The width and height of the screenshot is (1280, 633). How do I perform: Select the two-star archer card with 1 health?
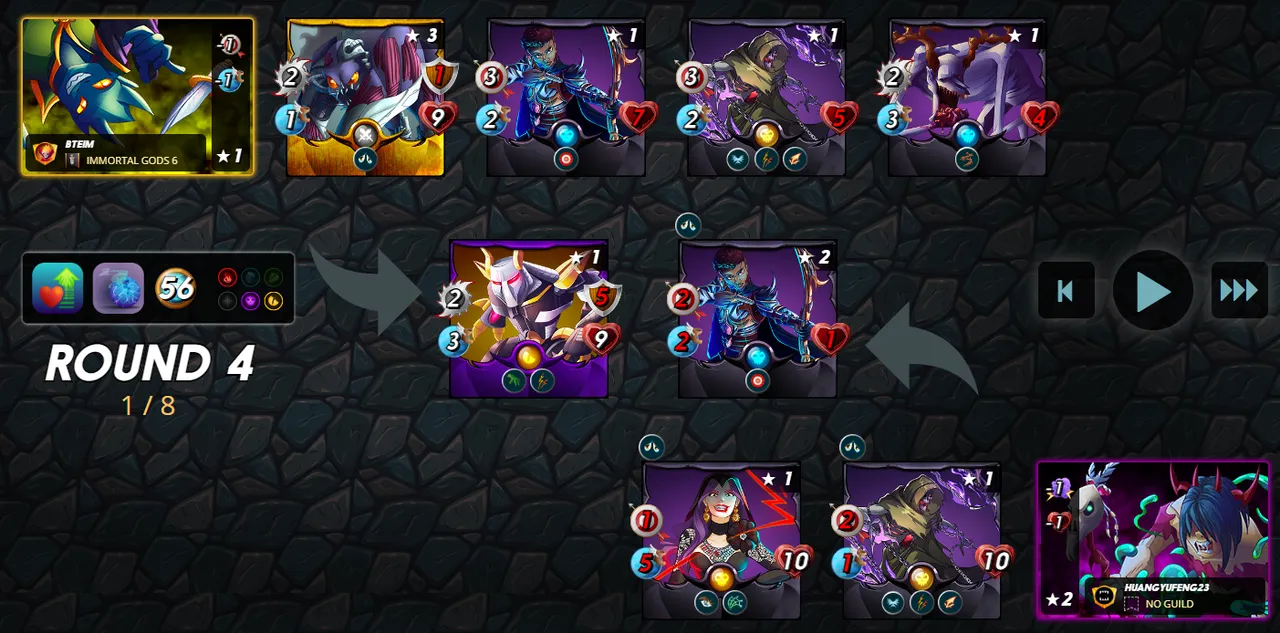758,319
